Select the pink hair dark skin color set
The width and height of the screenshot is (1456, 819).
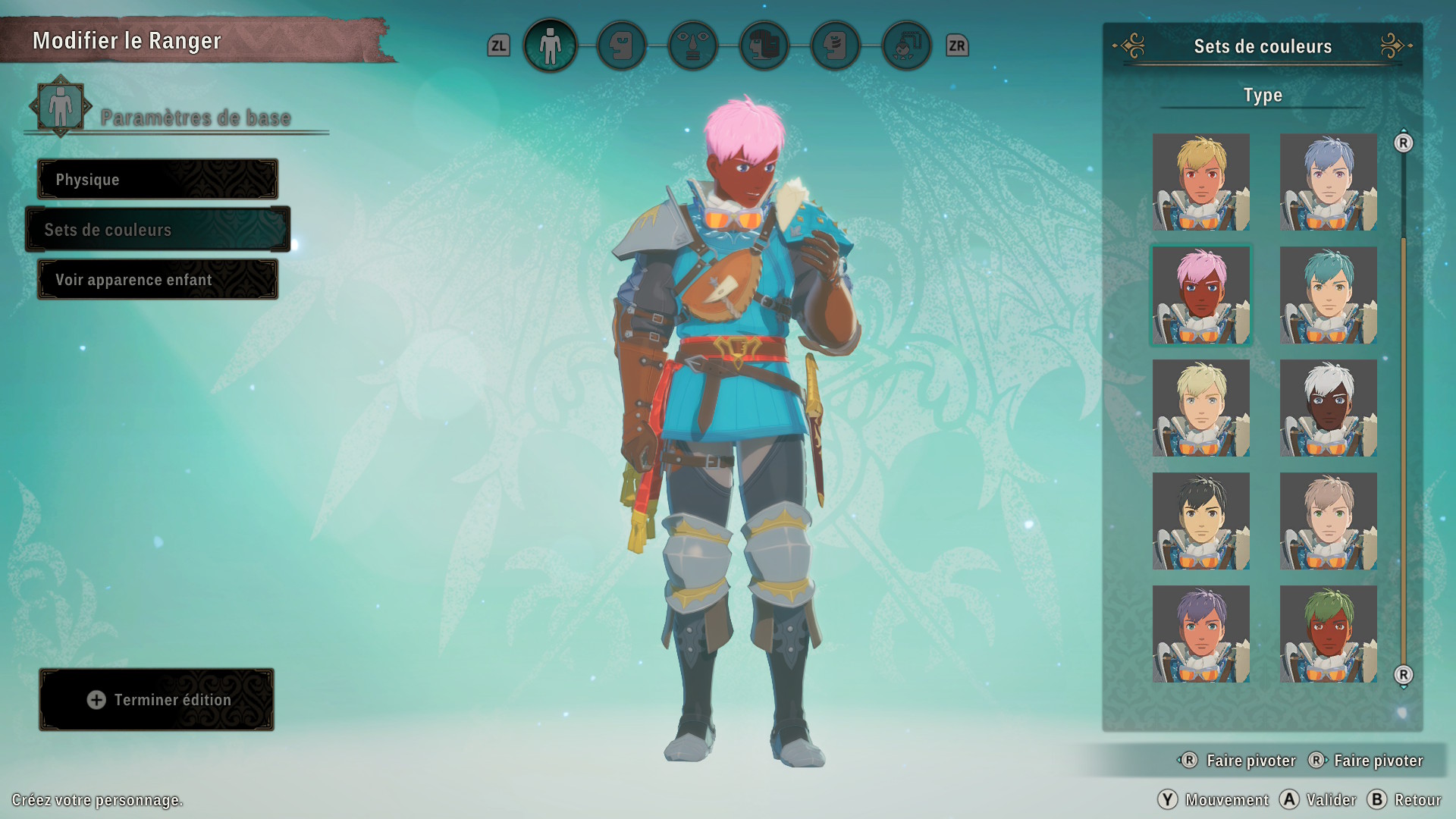(1200, 295)
